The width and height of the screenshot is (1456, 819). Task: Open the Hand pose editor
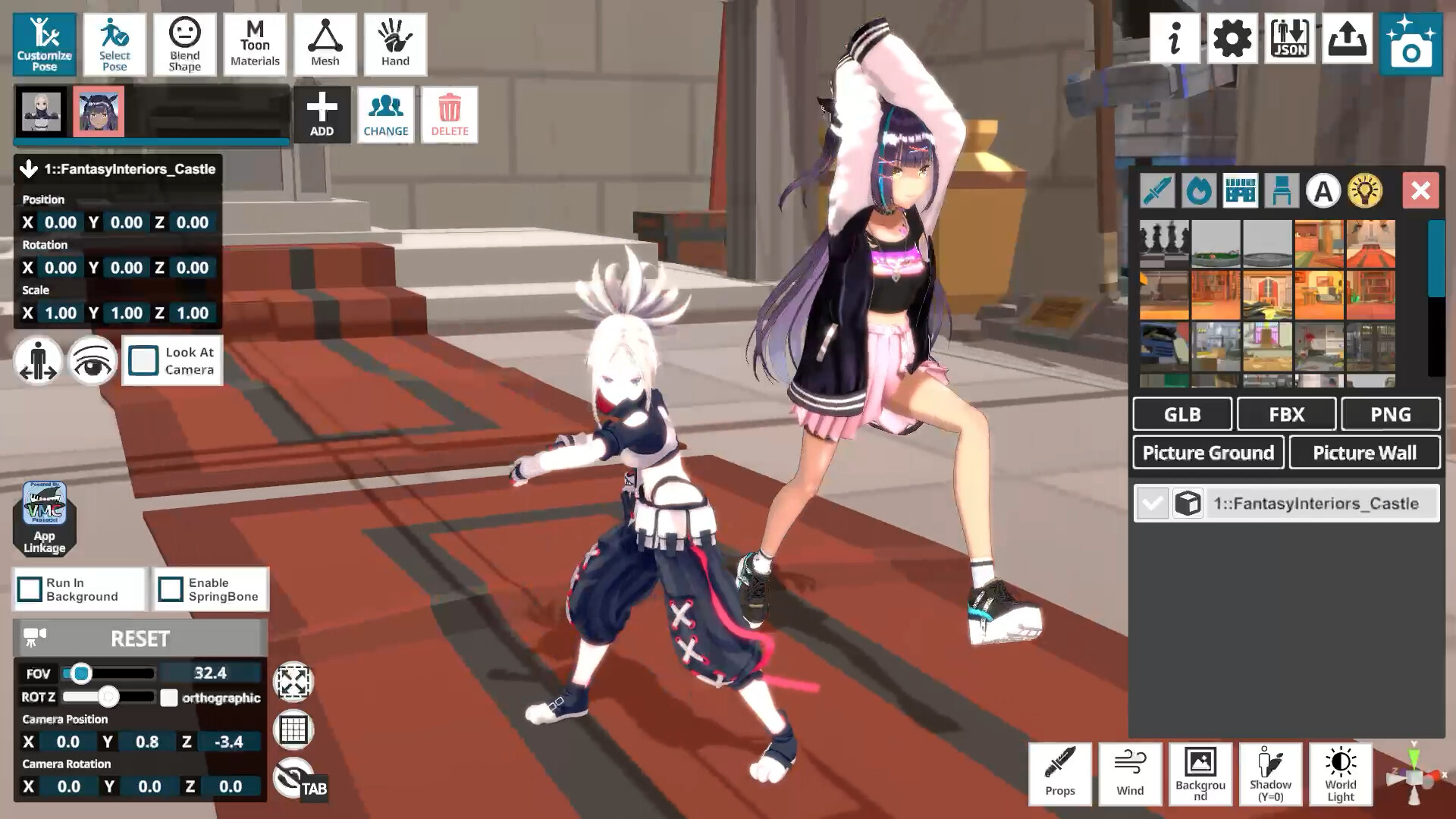(395, 44)
